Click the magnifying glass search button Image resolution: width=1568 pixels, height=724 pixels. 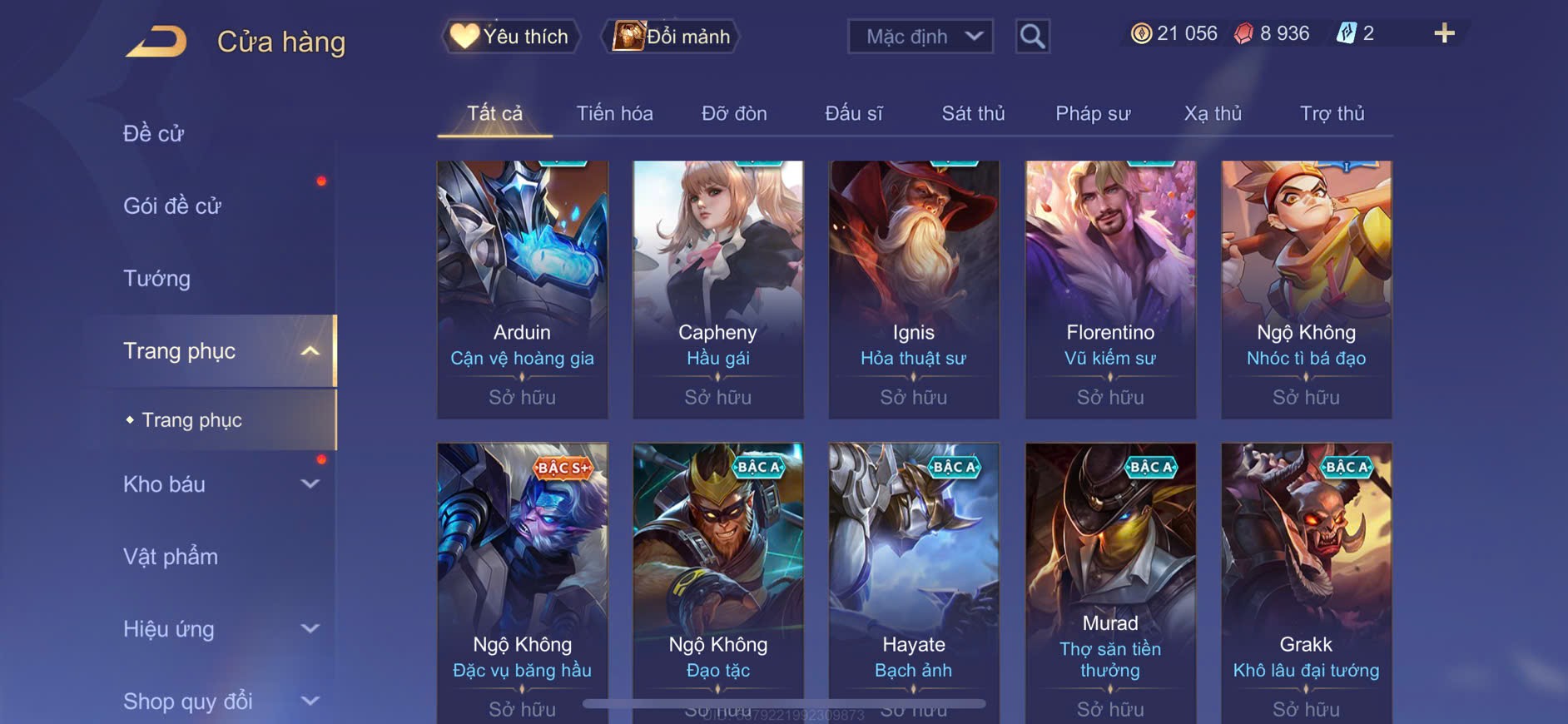tap(1032, 37)
